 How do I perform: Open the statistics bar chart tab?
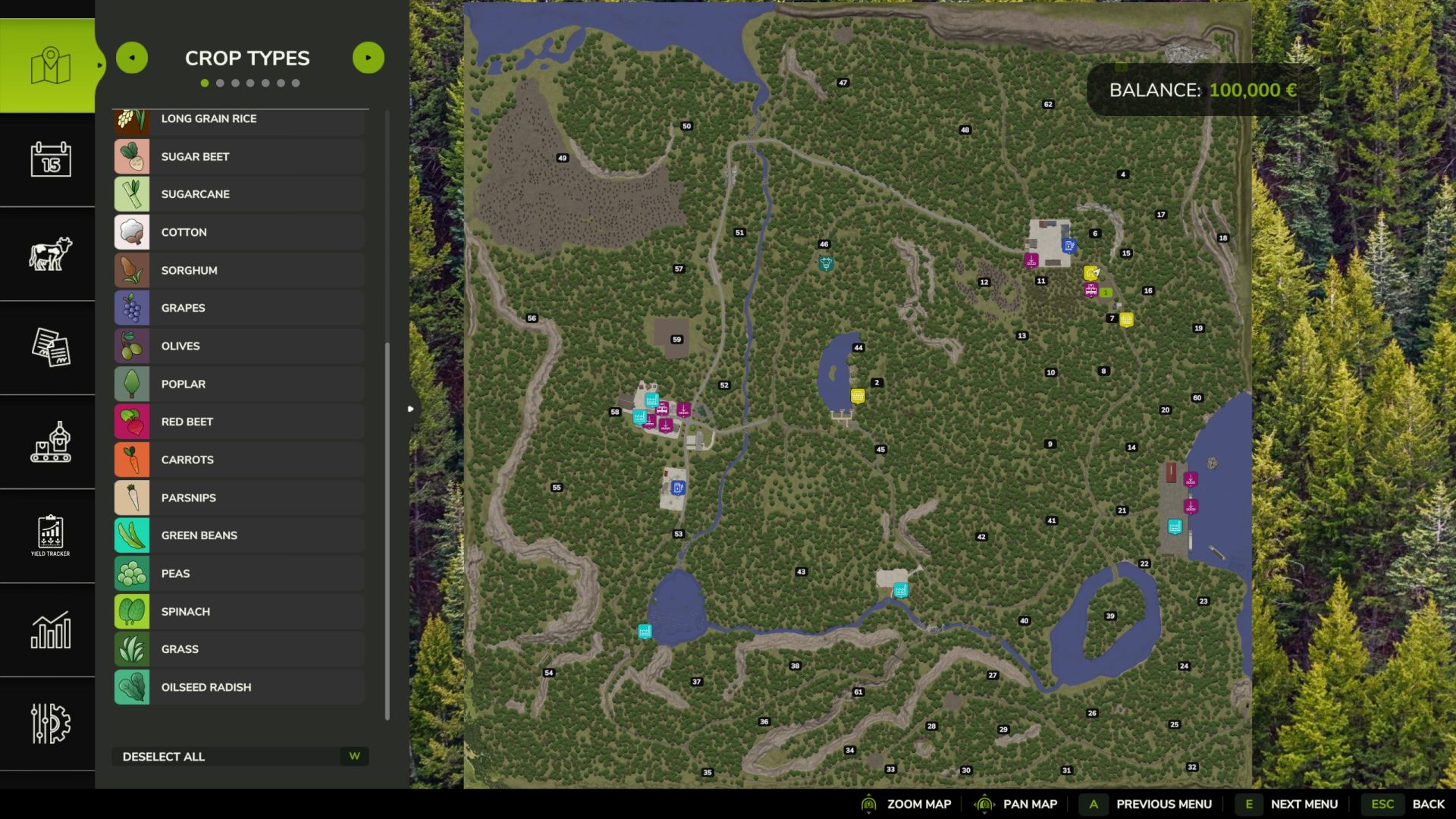(50, 629)
